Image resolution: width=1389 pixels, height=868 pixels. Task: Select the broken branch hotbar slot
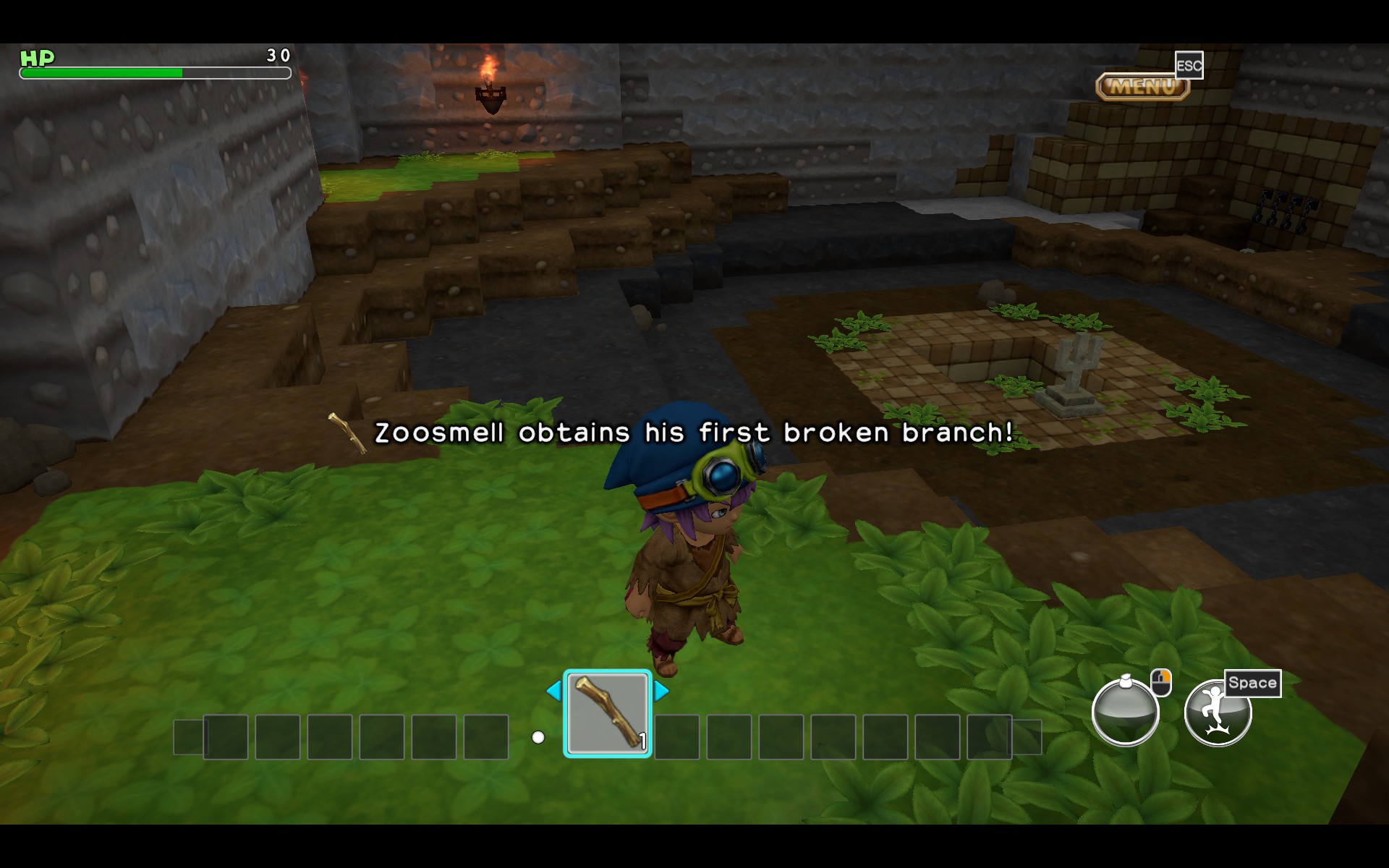pos(607,714)
